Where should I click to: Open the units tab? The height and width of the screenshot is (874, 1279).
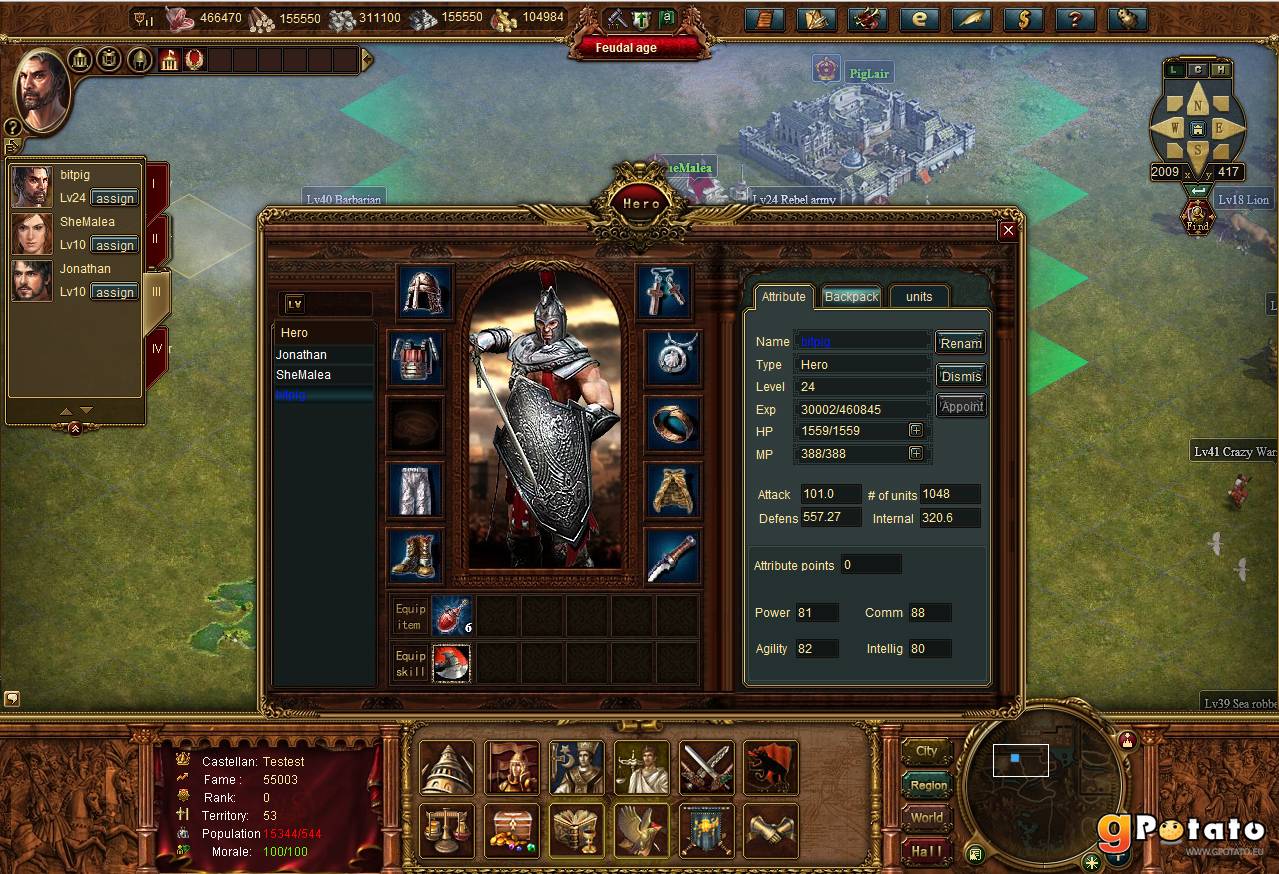coord(918,296)
